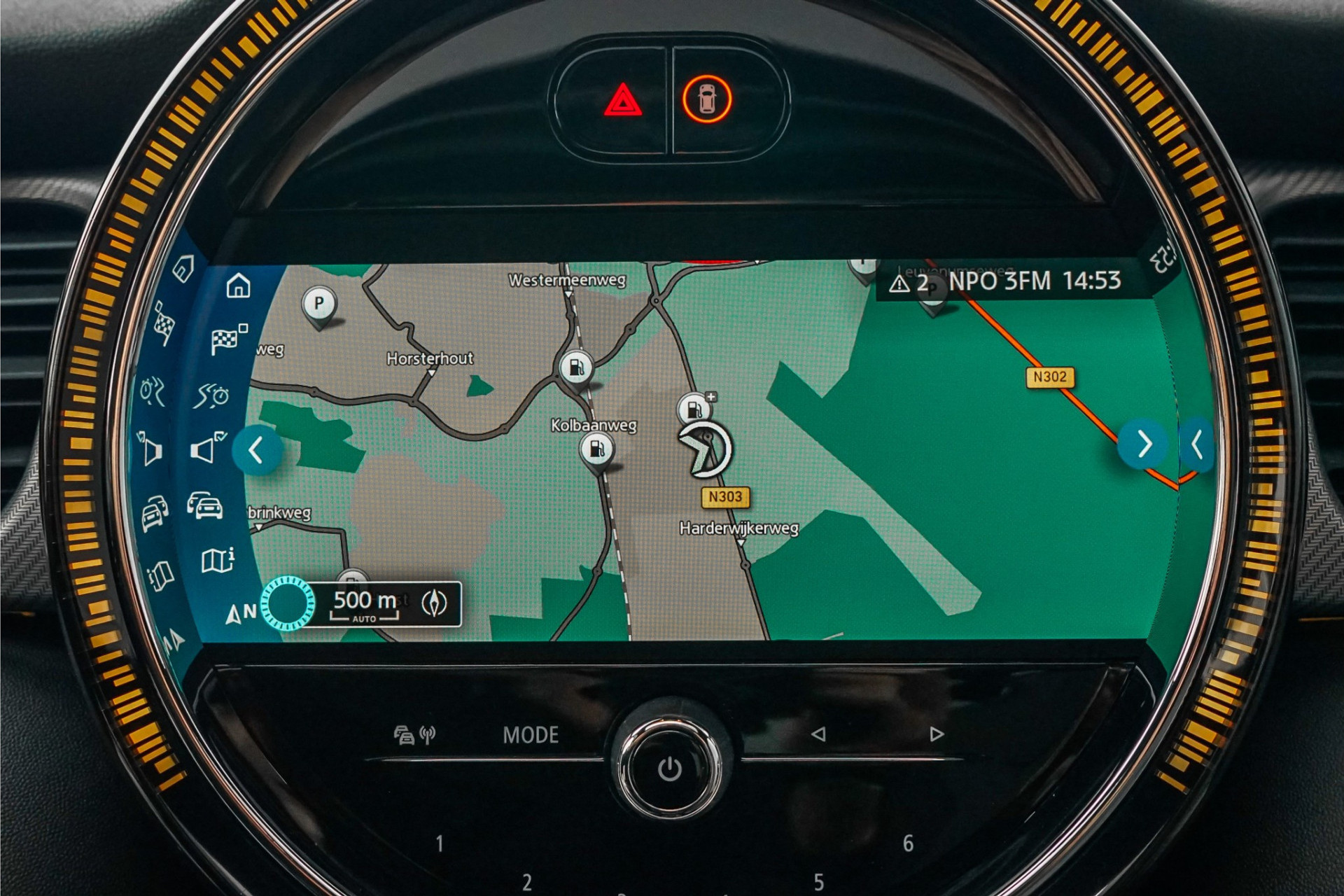Click the power button knob

click(669, 769)
